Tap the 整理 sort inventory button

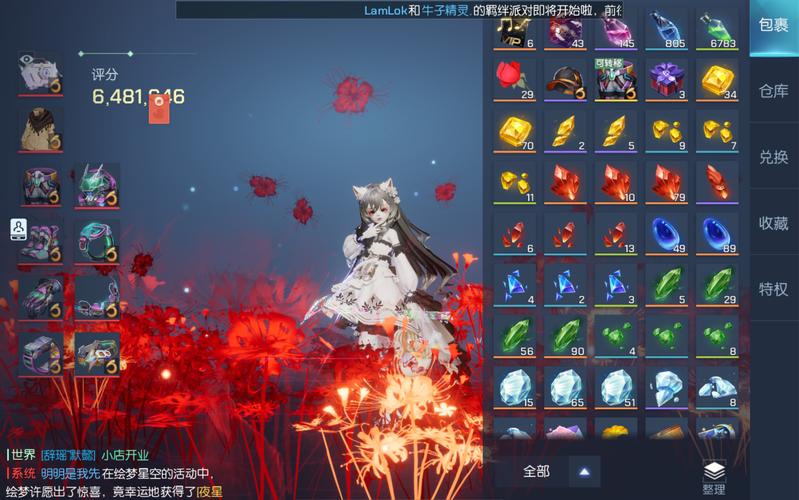pos(713,478)
